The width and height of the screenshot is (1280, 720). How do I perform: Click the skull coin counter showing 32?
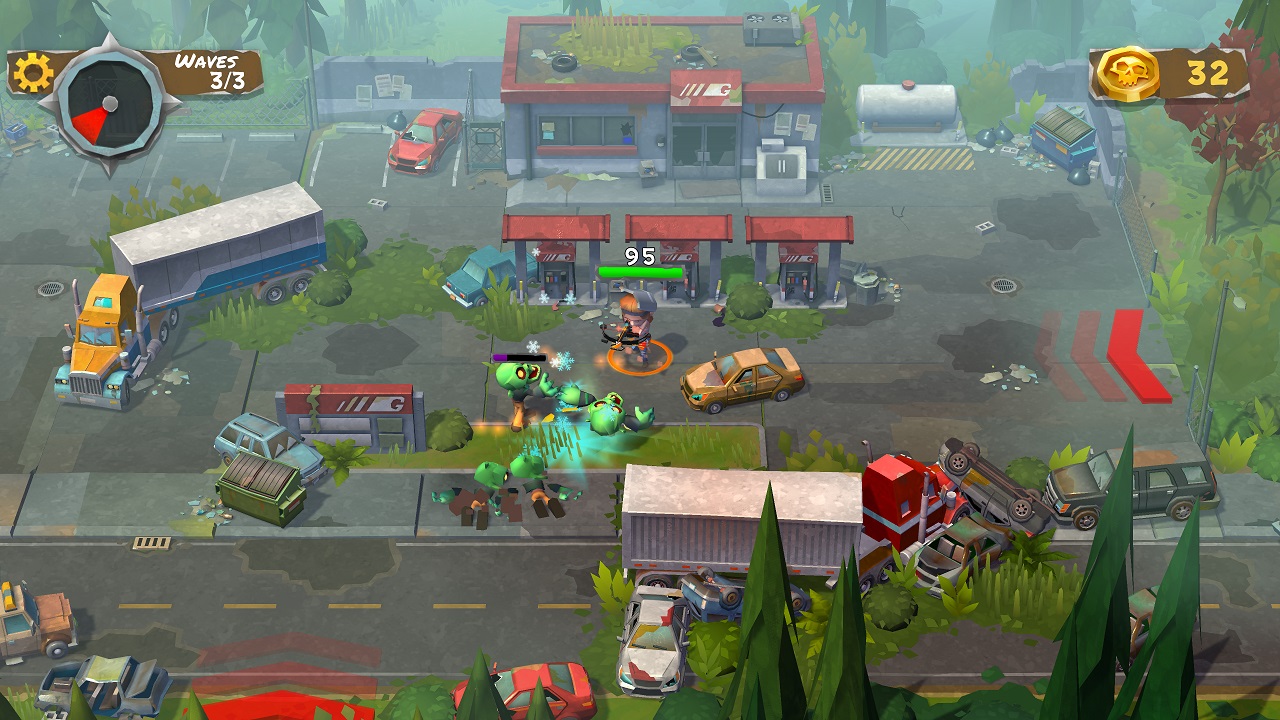pyautogui.click(x=1207, y=72)
